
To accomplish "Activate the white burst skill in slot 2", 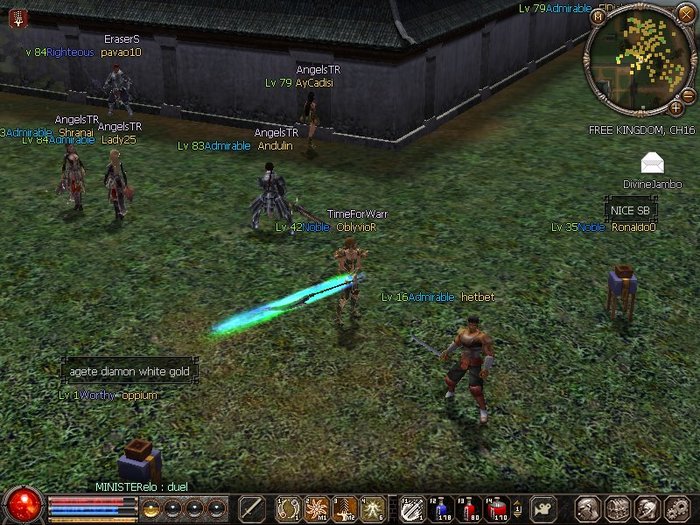I will pos(316,508).
